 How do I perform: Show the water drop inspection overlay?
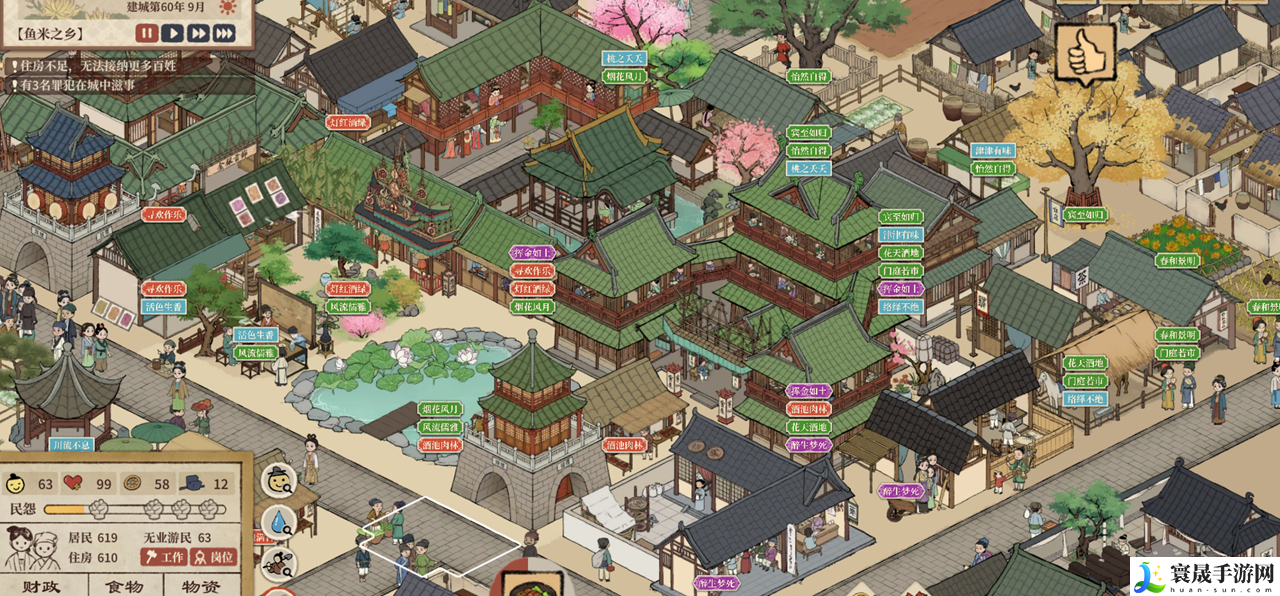pos(278,521)
